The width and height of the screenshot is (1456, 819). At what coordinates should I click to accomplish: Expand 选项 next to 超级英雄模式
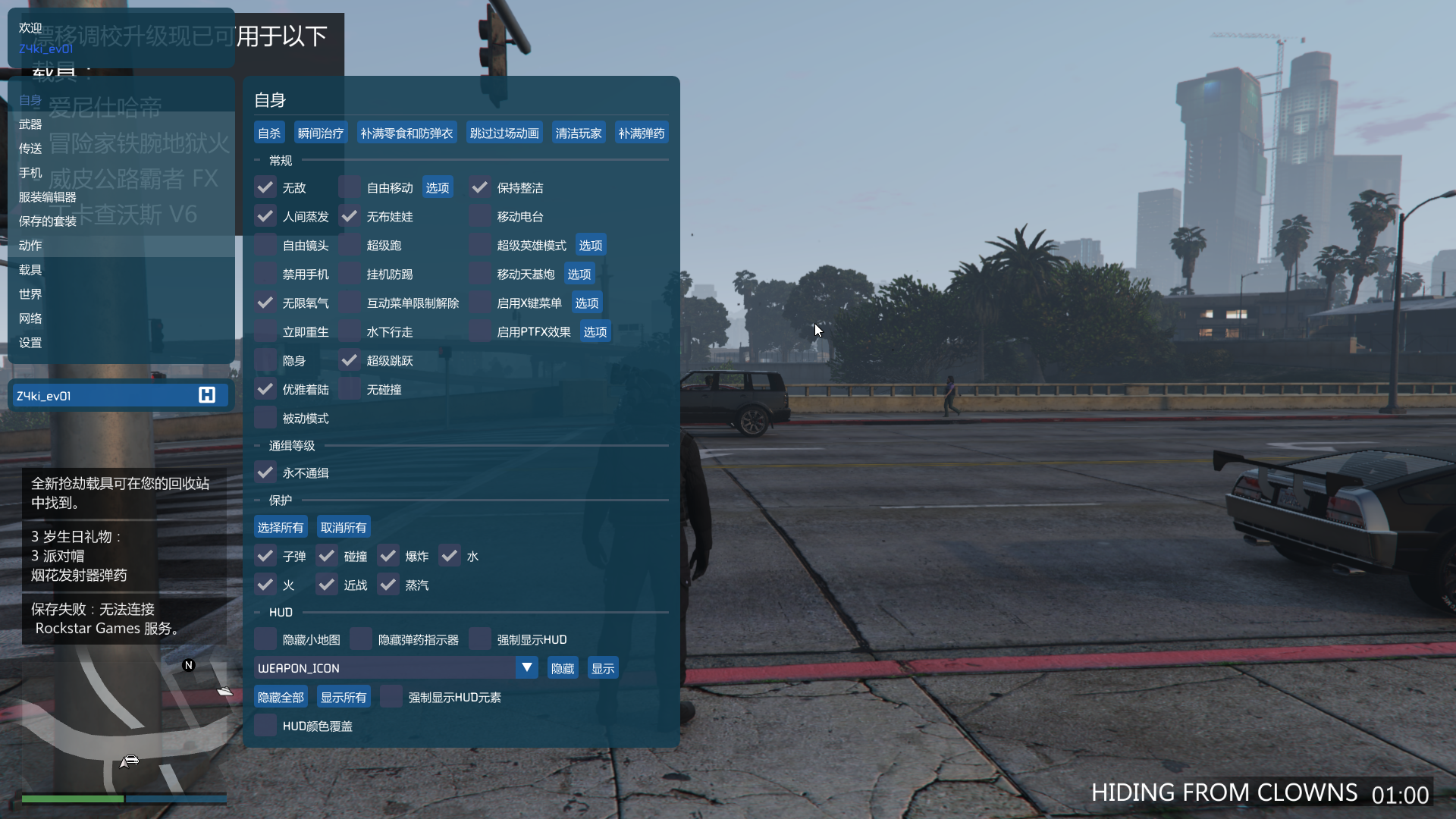tap(591, 245)
